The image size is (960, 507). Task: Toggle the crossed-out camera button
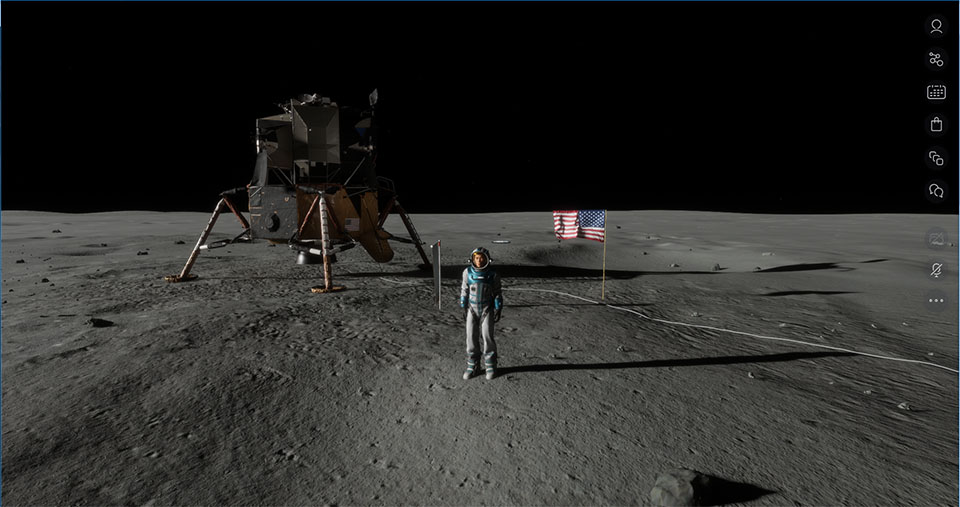coord(936,238)
